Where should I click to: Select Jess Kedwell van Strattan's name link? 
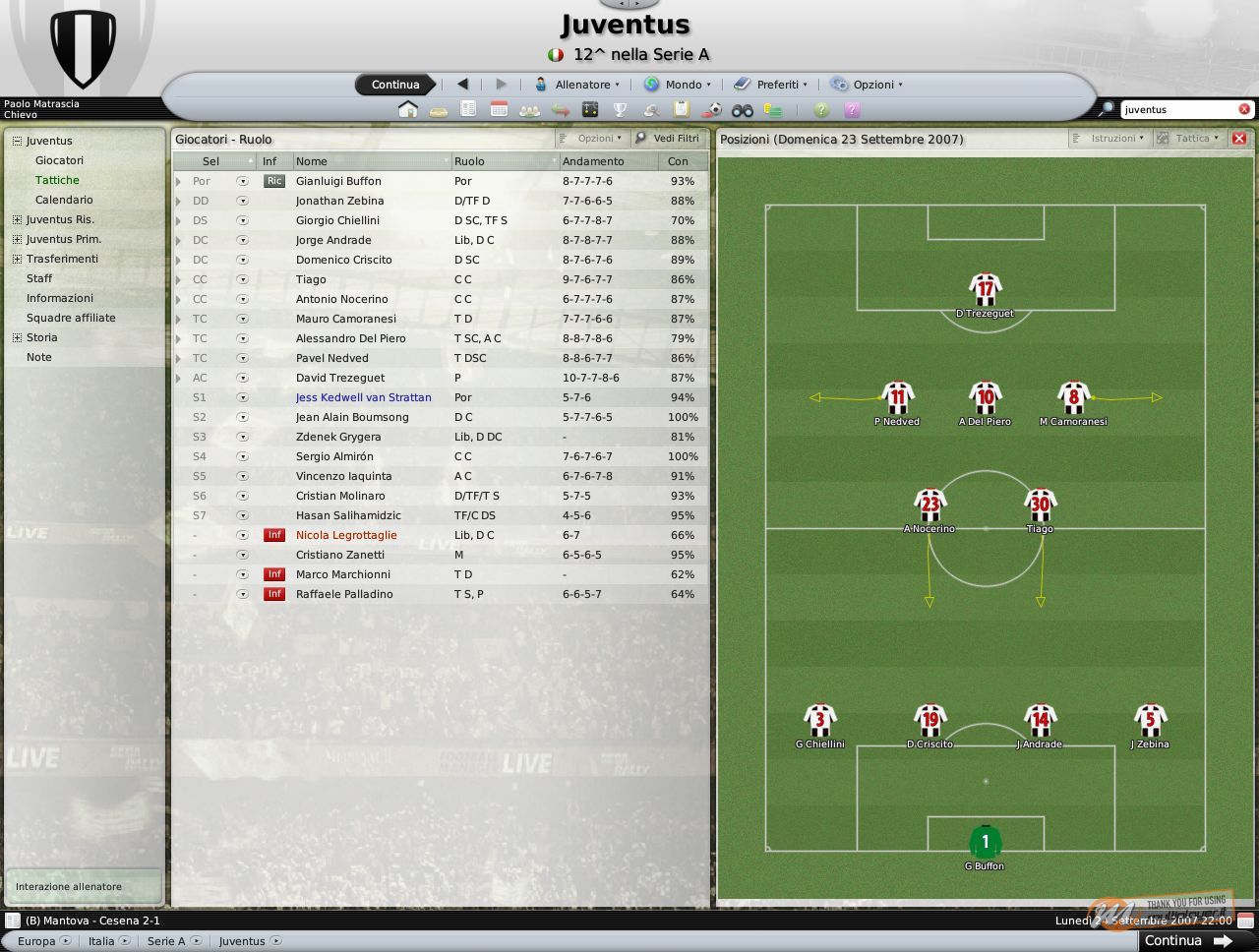[x=364, y=397]
